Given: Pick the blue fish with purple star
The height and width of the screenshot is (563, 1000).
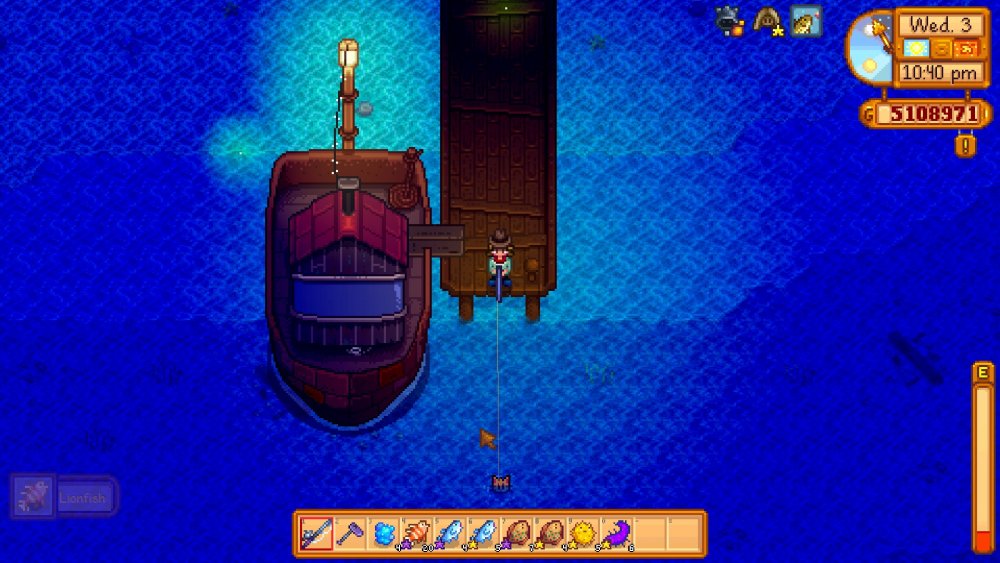Looking at the screenshot, I should [x=450, y=533].
